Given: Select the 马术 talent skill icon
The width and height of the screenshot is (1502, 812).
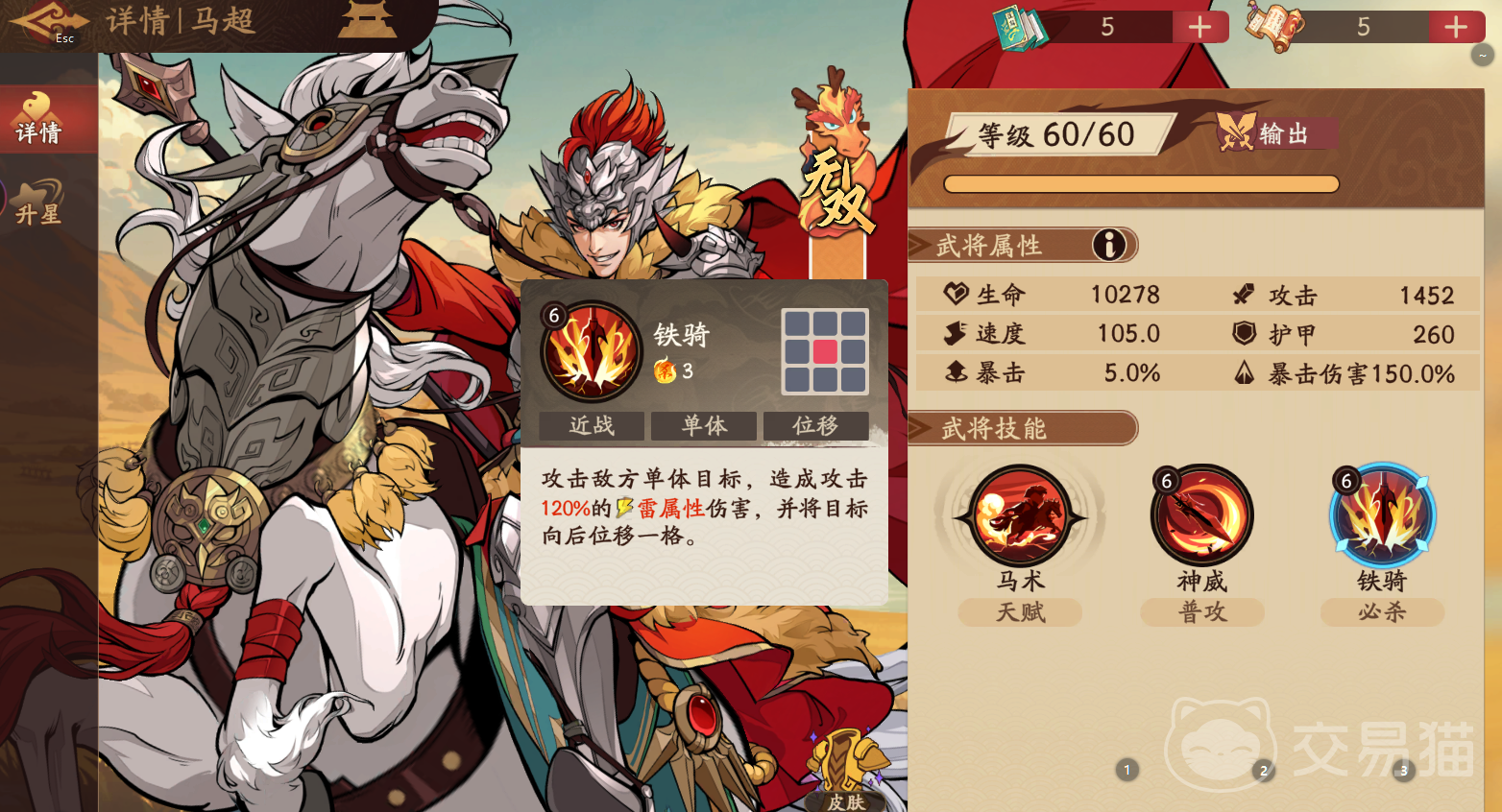Looking at the screenshot, I should pyautogui.click(x=1021, y=515).
